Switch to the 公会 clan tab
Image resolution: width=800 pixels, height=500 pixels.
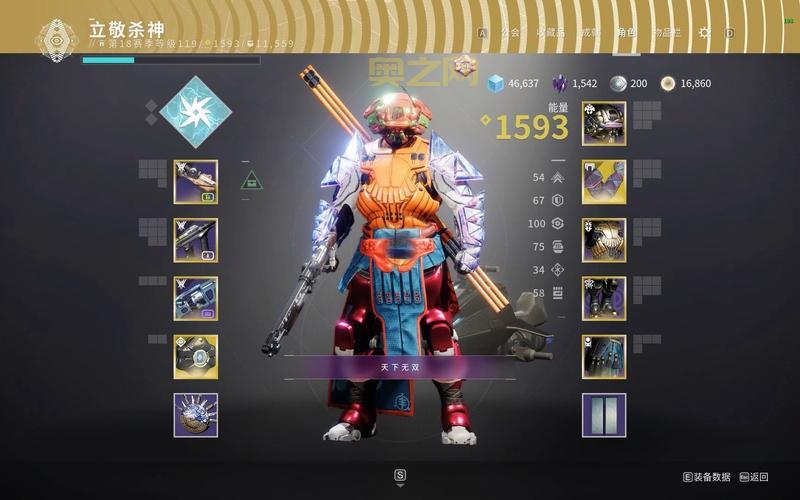click(510, 32)
